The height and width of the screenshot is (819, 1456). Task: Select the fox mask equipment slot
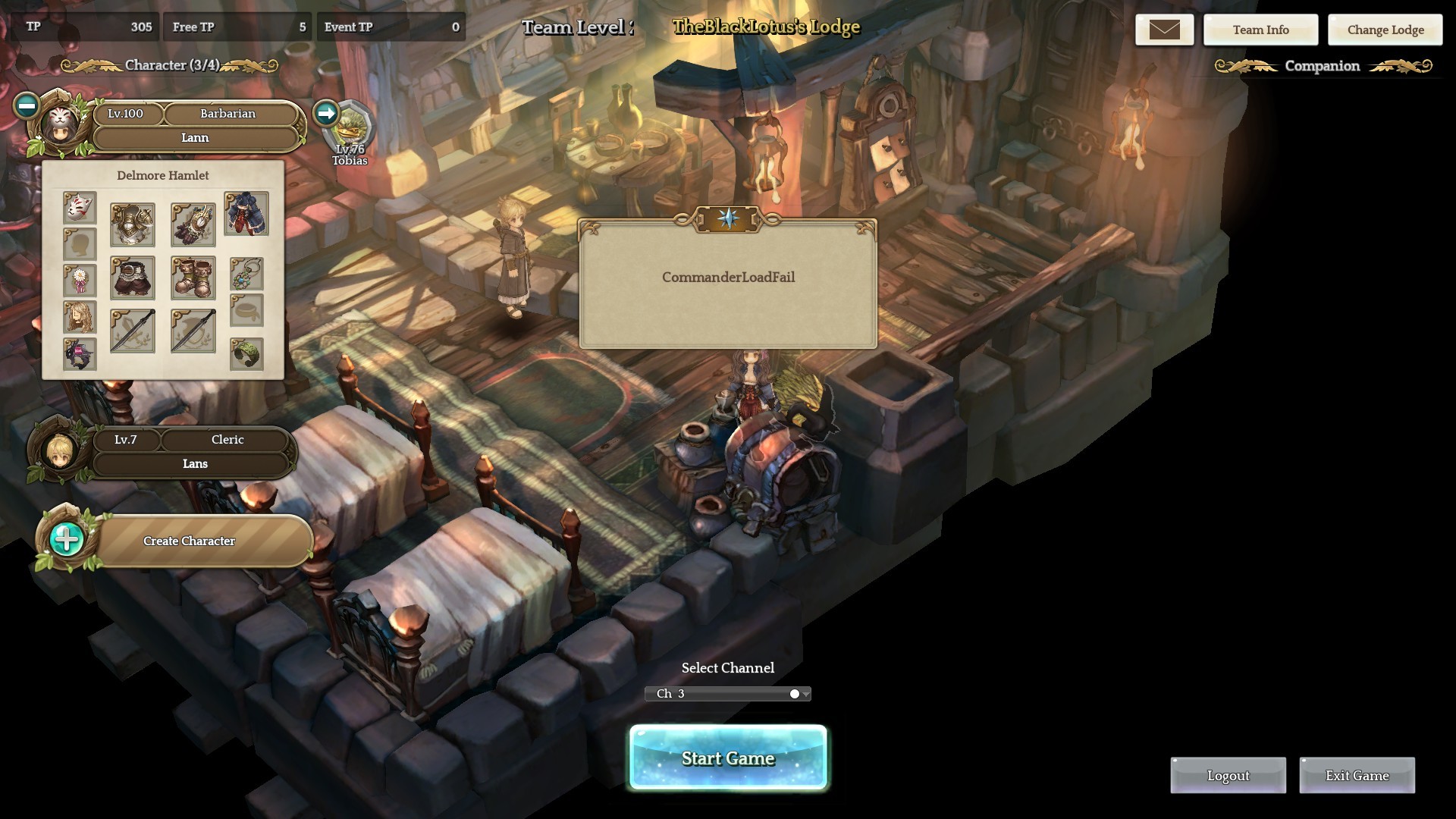point(80,207)
